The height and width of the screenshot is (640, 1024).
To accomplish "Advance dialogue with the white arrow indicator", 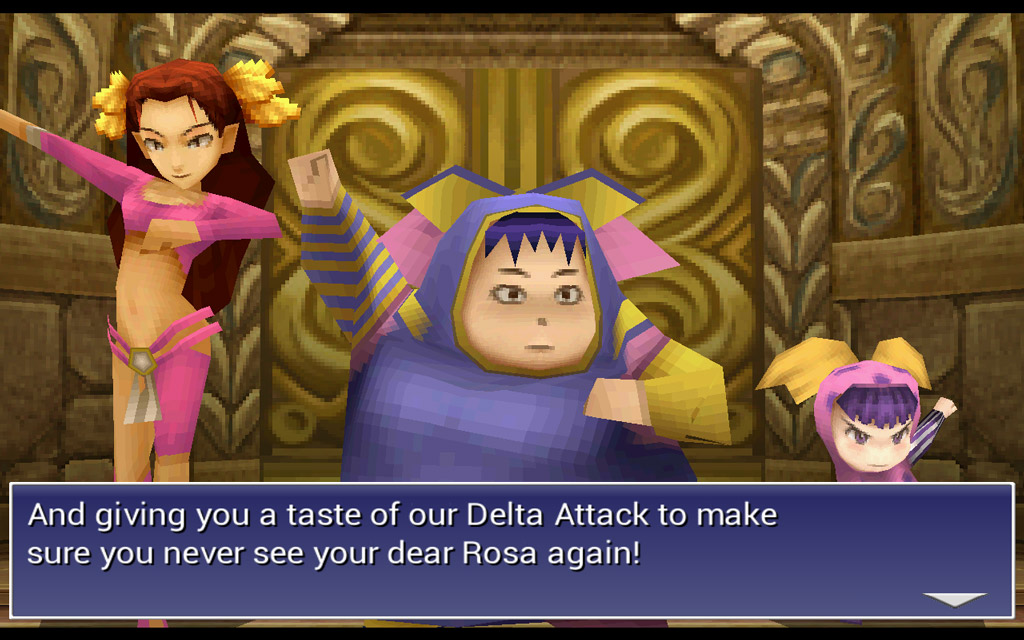I will 954,599.
